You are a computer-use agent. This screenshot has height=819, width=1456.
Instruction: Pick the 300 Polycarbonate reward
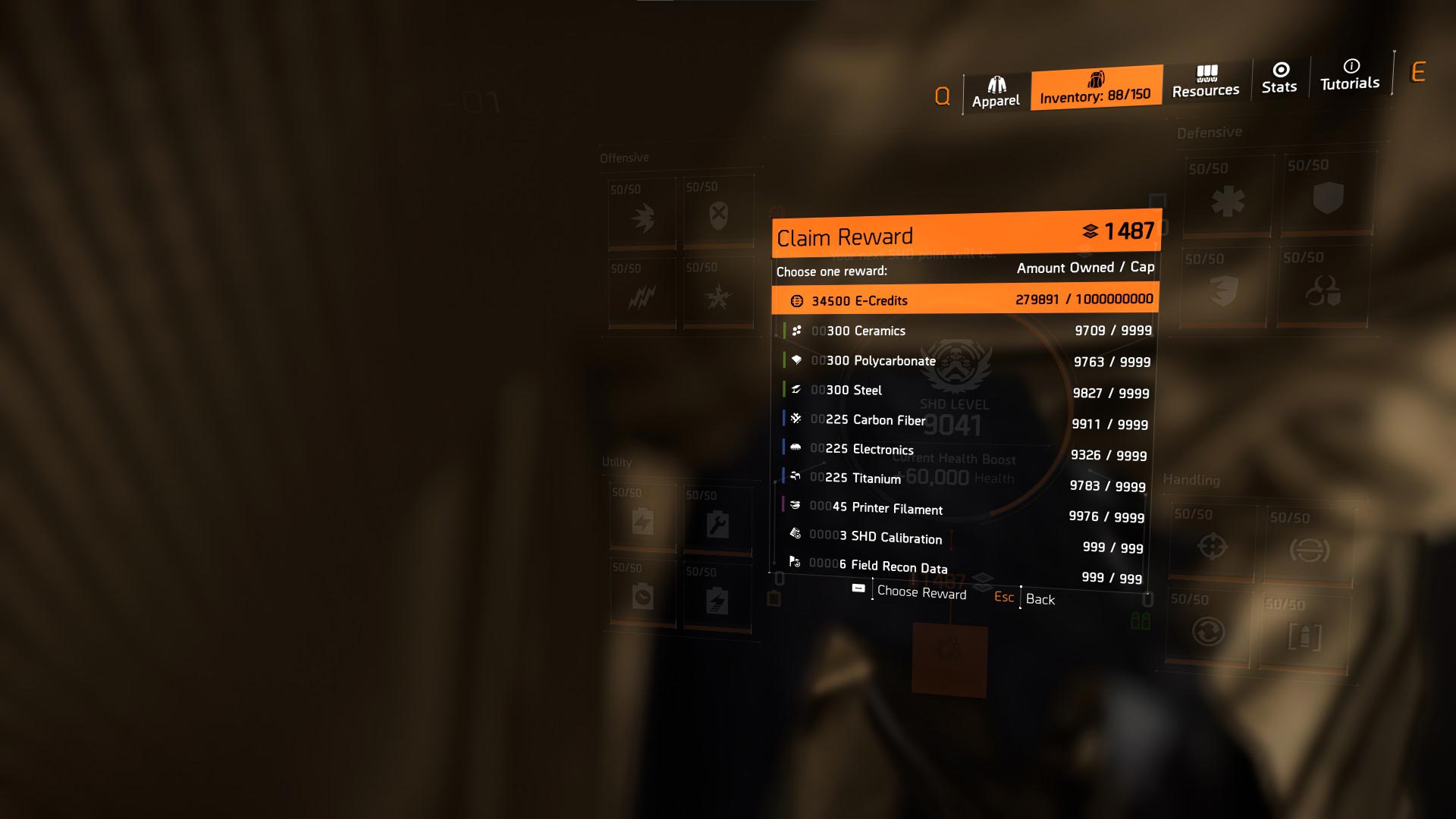[x=965, y=361]
